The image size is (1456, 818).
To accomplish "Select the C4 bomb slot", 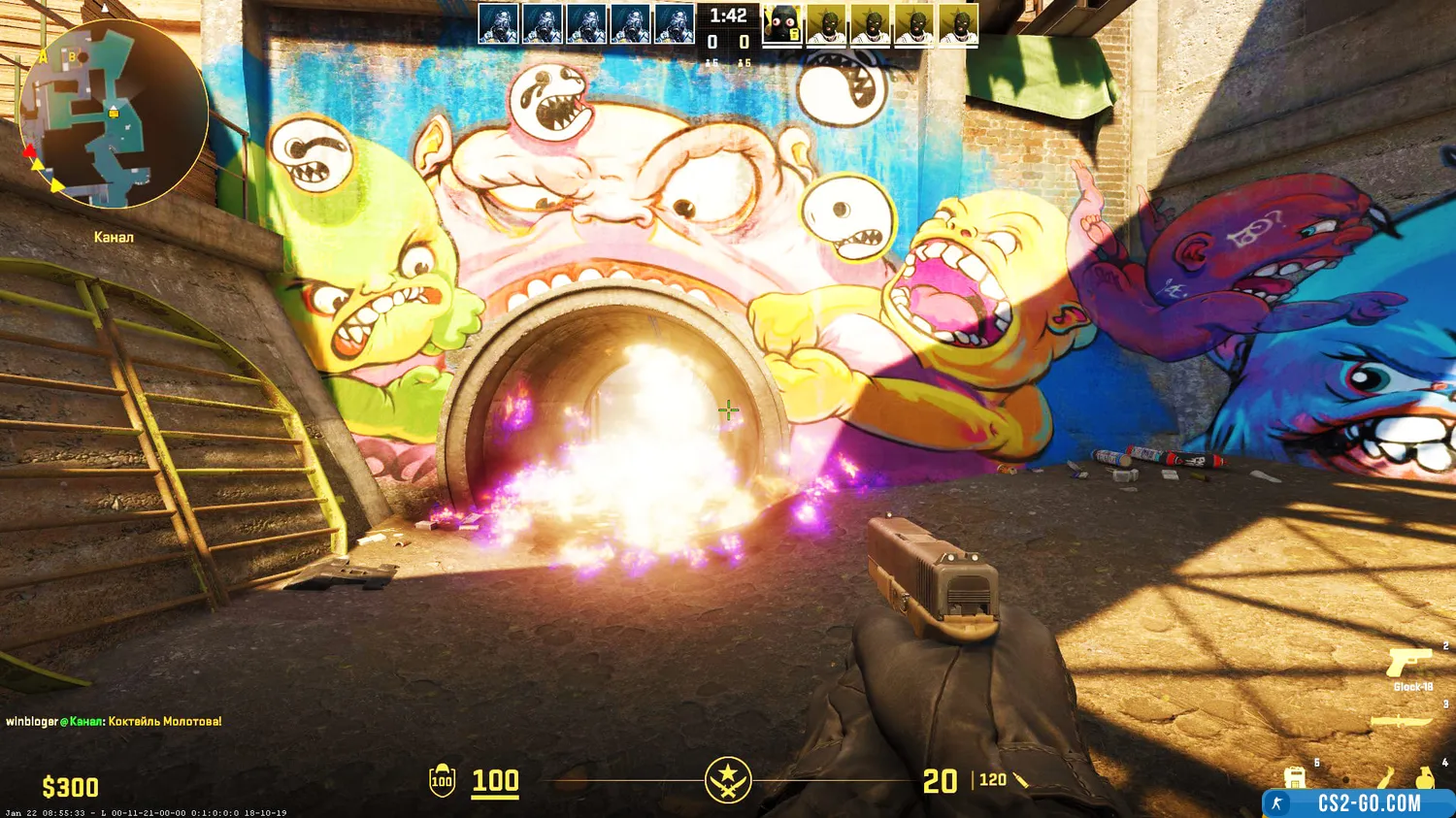I will click(x=1295, y=777).
